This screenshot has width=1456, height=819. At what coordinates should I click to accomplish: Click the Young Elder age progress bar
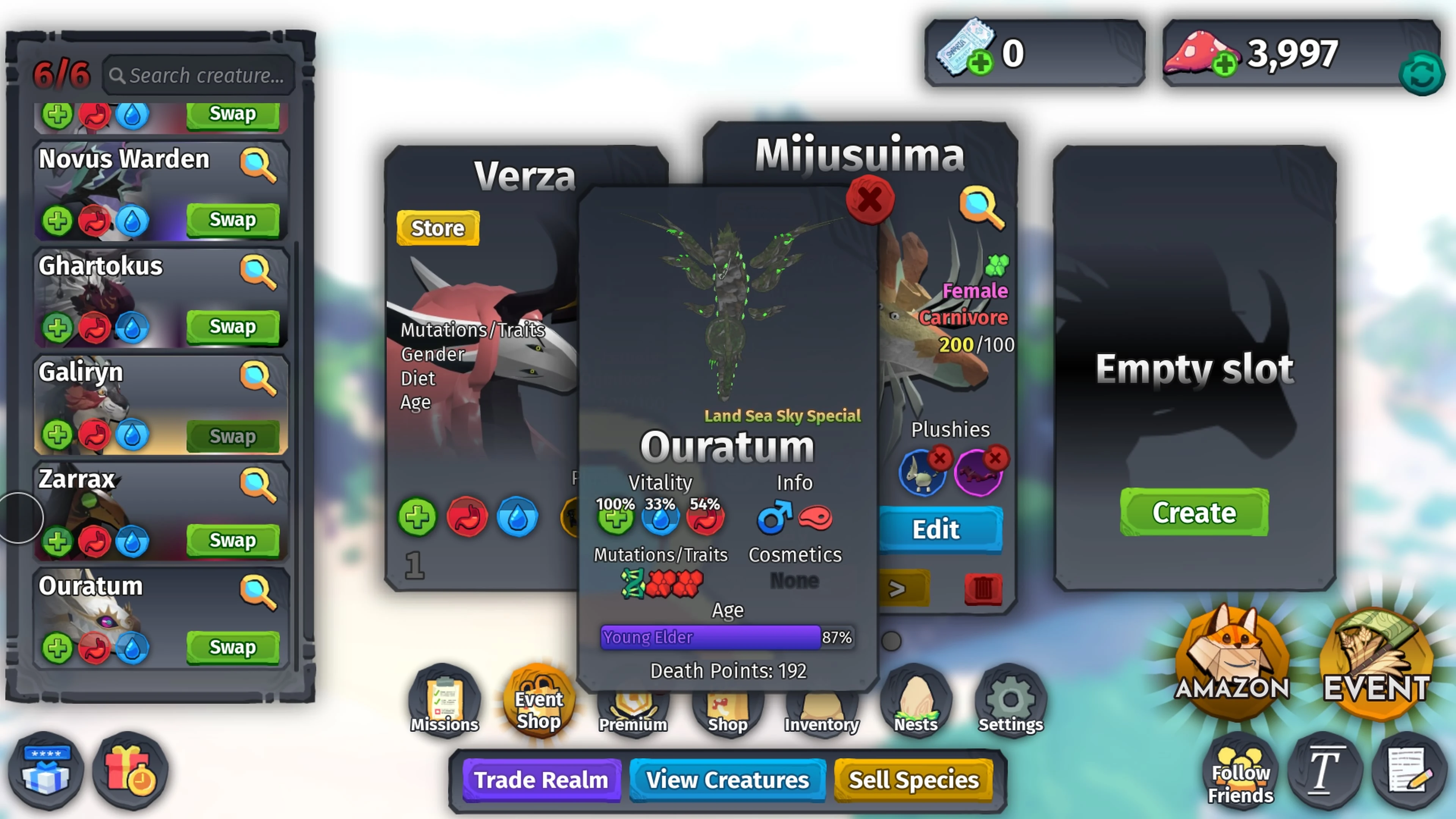[710, 637]
